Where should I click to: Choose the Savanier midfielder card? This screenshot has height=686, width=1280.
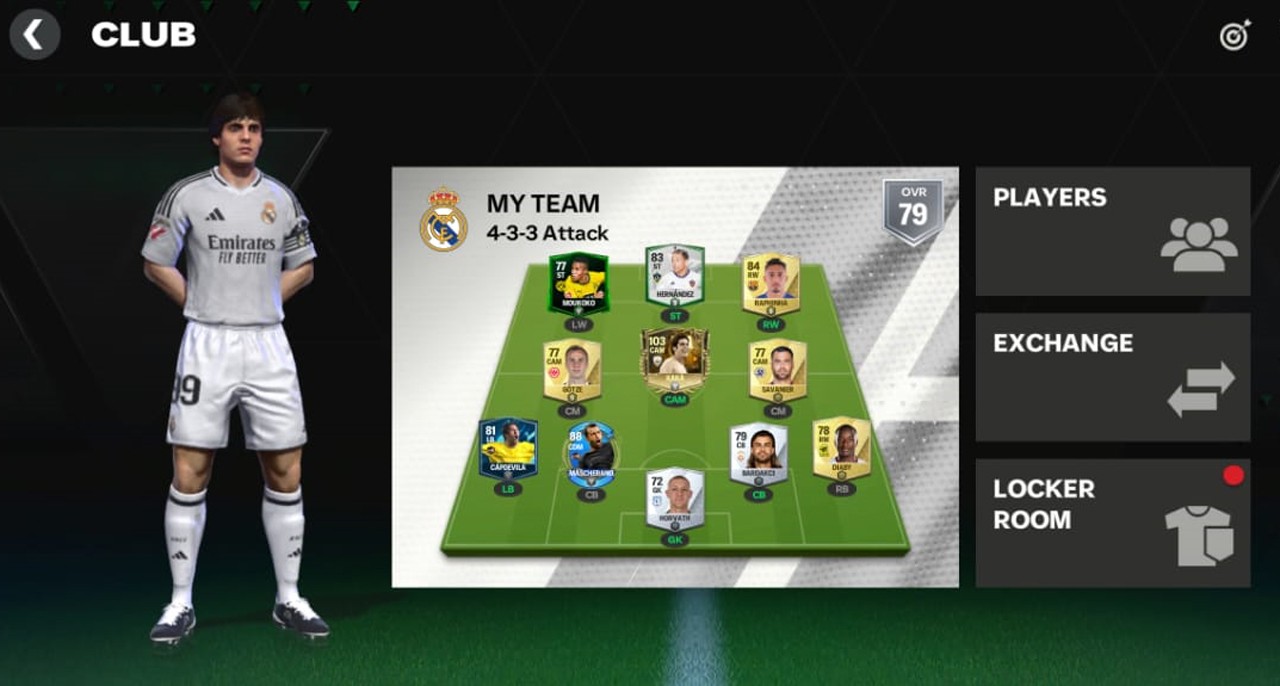[778, 370]
